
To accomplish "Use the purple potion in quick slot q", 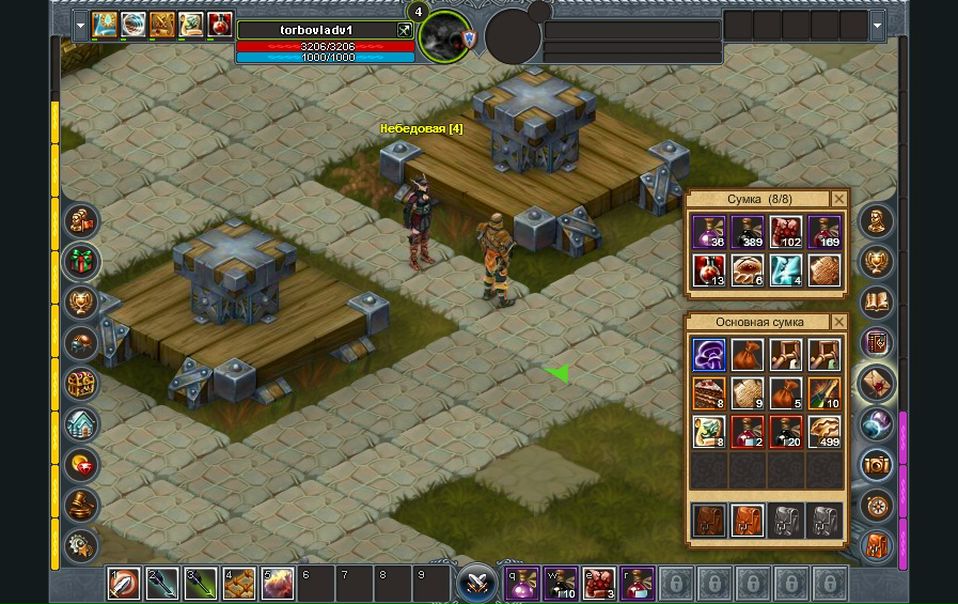I will tap(521, 583).
